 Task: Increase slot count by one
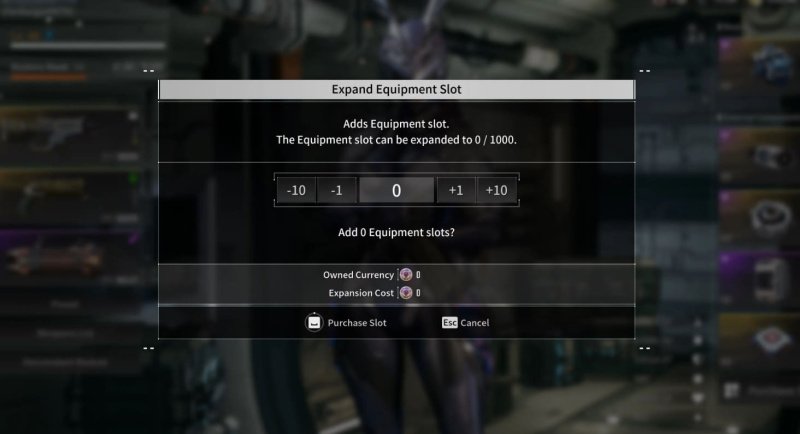coord(456,190)
